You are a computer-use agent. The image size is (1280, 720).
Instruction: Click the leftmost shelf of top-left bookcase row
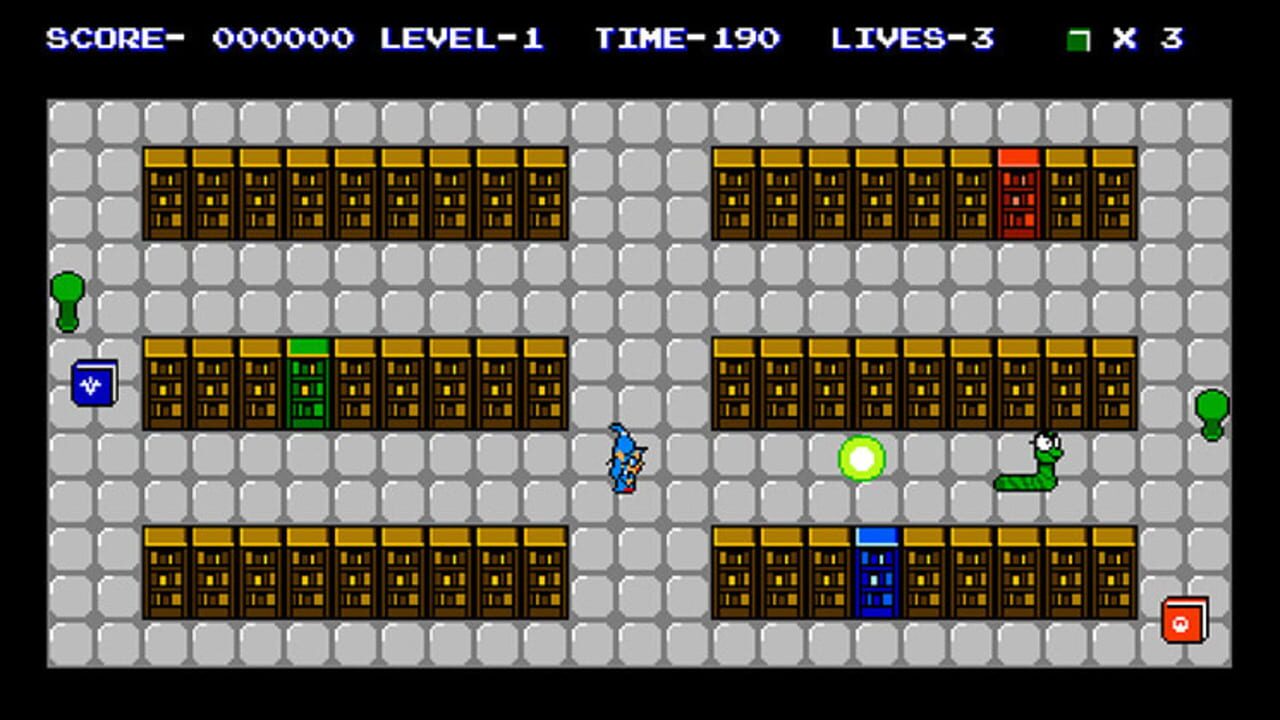tap(166, 195)
